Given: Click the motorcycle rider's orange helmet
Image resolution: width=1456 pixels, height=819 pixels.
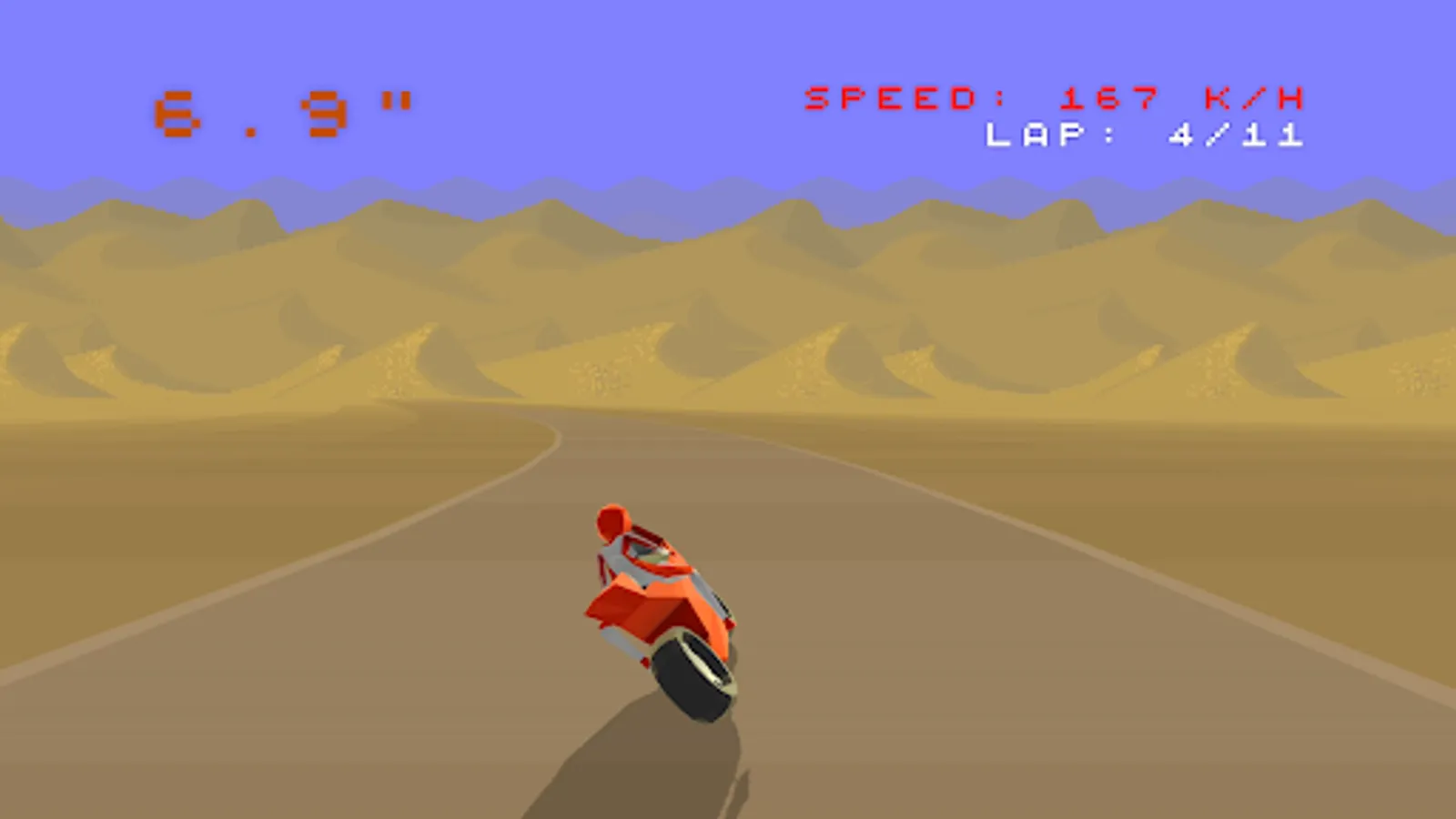Looking at the screenshot, I should pos(612,521).
